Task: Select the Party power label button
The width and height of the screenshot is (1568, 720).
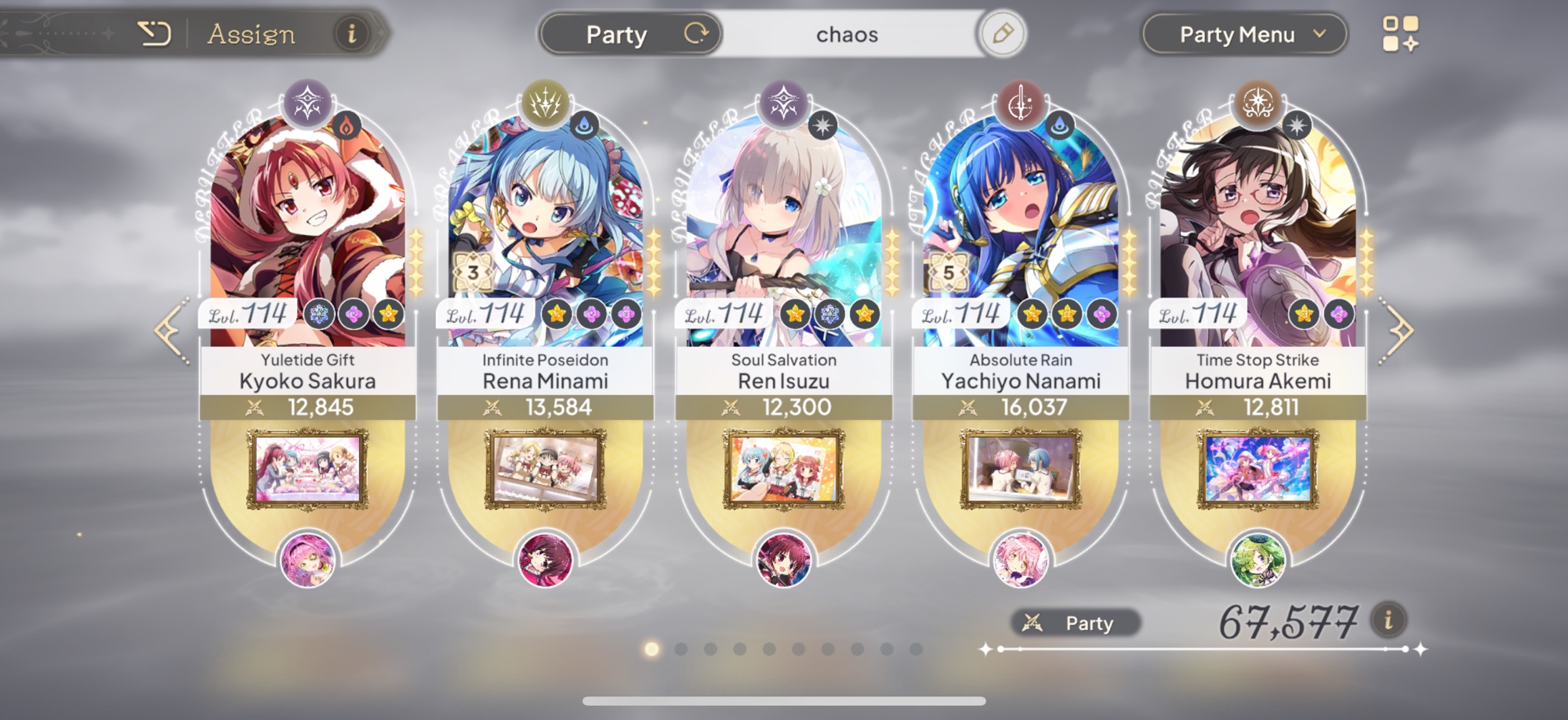Action: coord(1075,623)
